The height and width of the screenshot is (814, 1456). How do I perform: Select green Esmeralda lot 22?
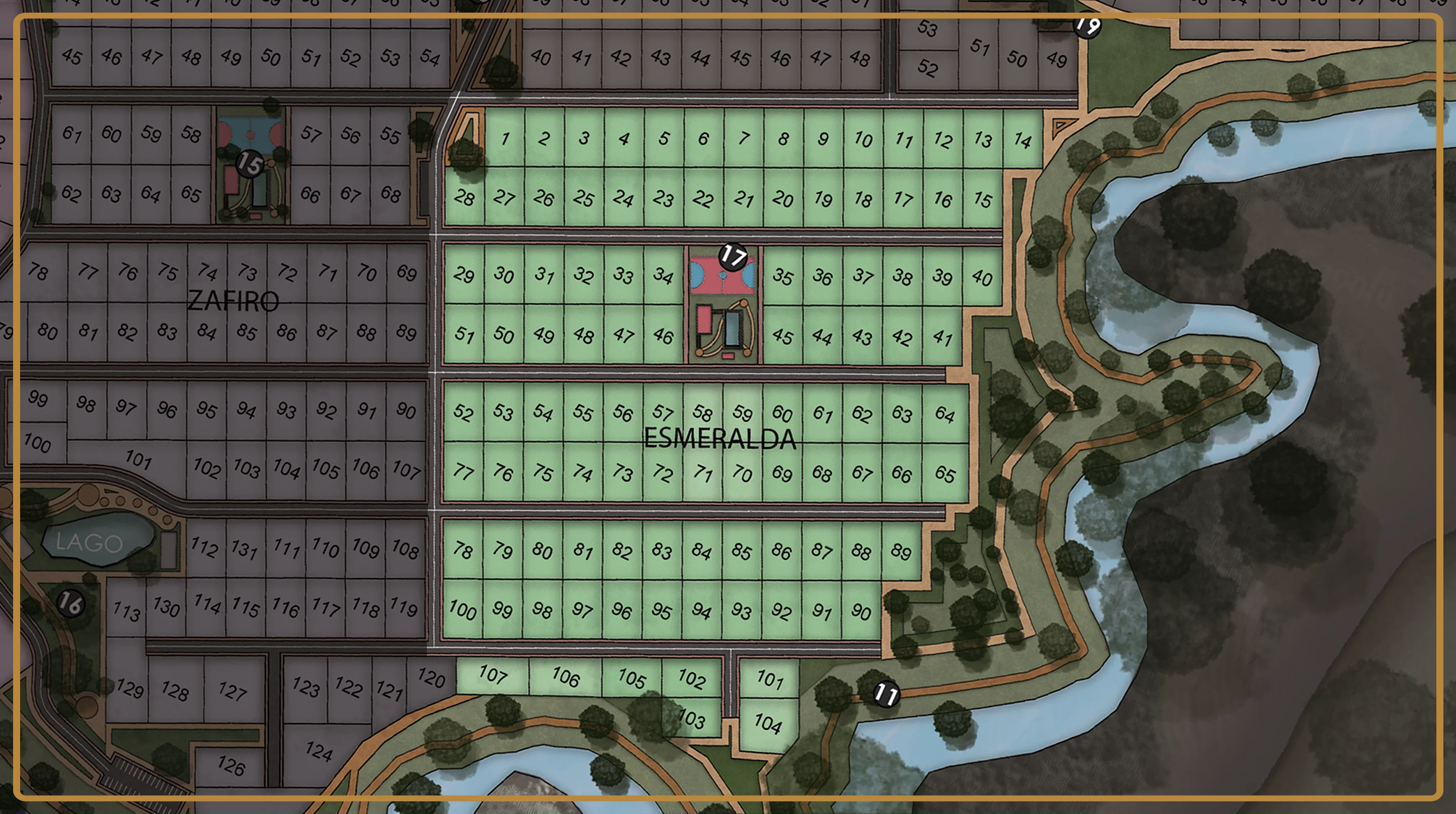703,198
